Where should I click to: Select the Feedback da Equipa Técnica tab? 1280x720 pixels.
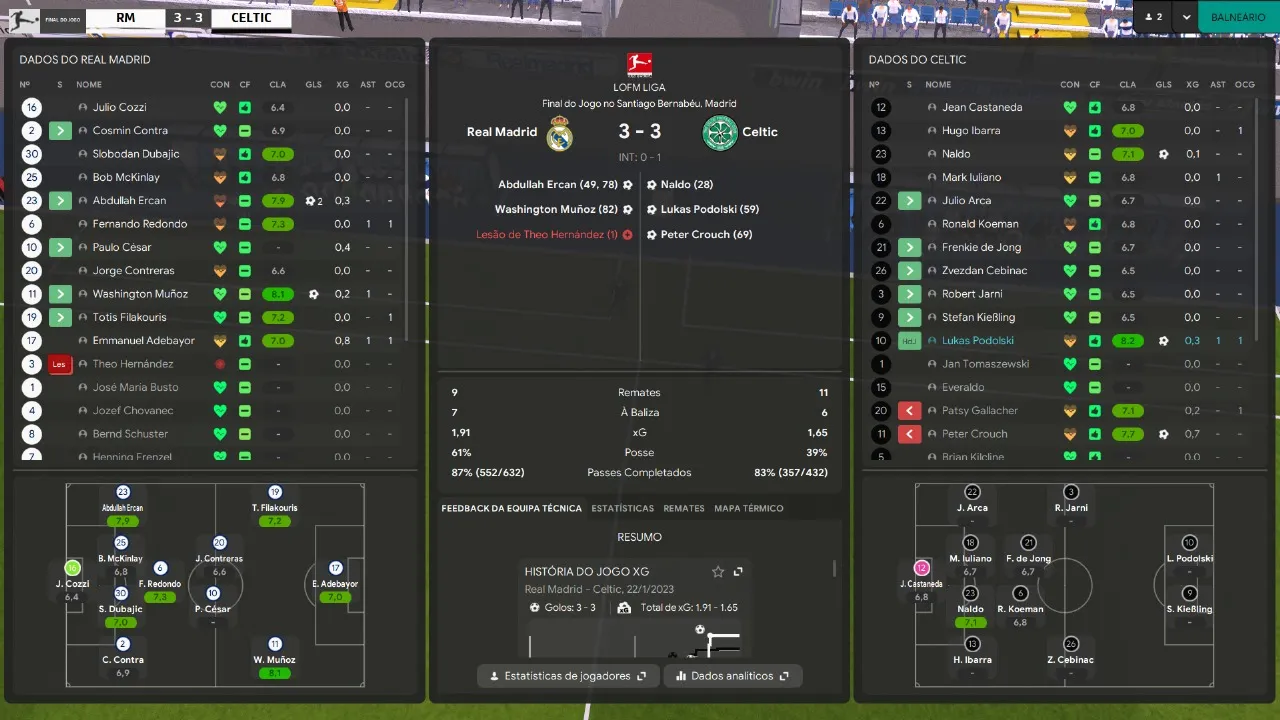(511, 508)
